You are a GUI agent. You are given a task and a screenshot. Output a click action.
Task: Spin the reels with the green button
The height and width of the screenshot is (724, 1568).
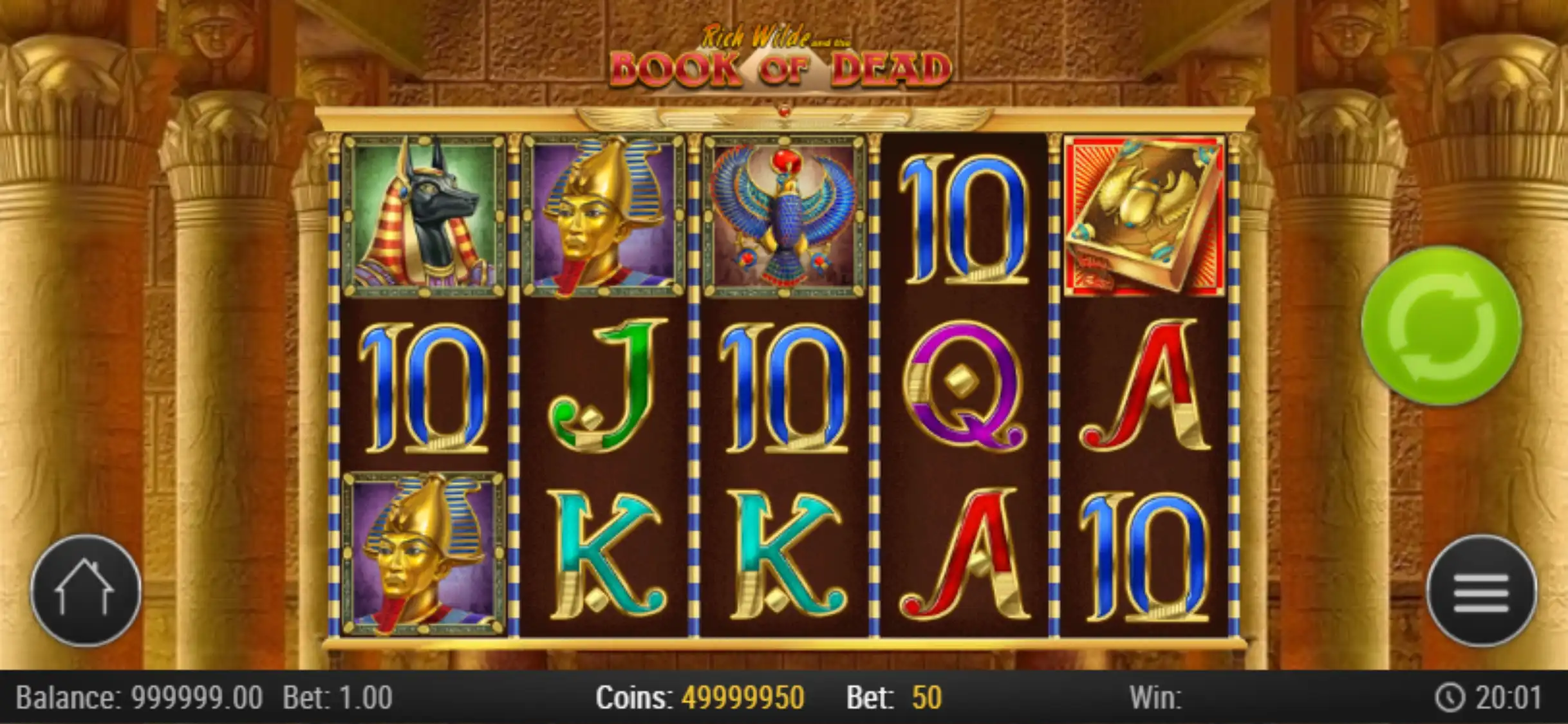tap(1442, 326)
